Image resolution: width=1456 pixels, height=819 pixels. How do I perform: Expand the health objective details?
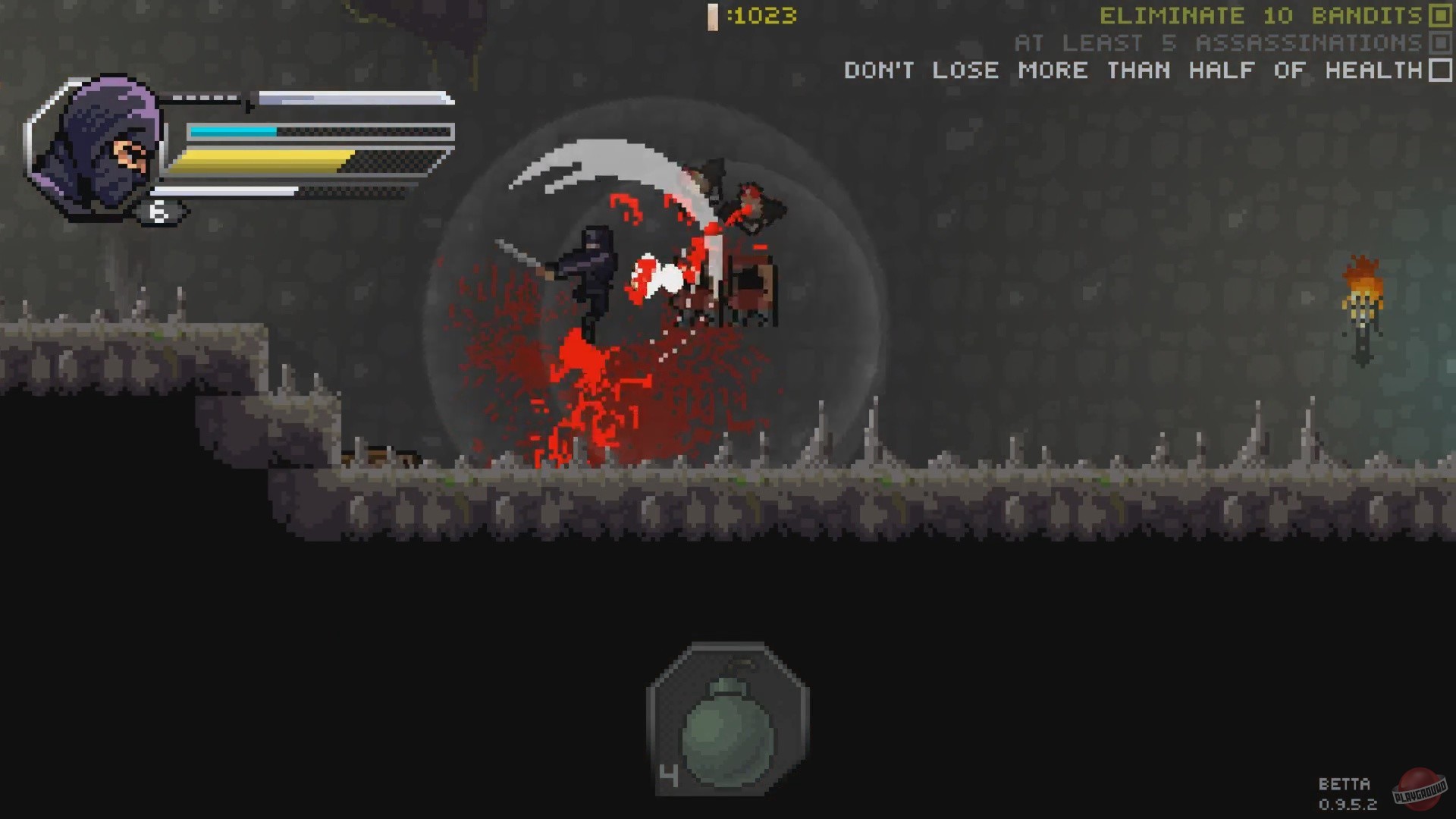pos(1134,71)
